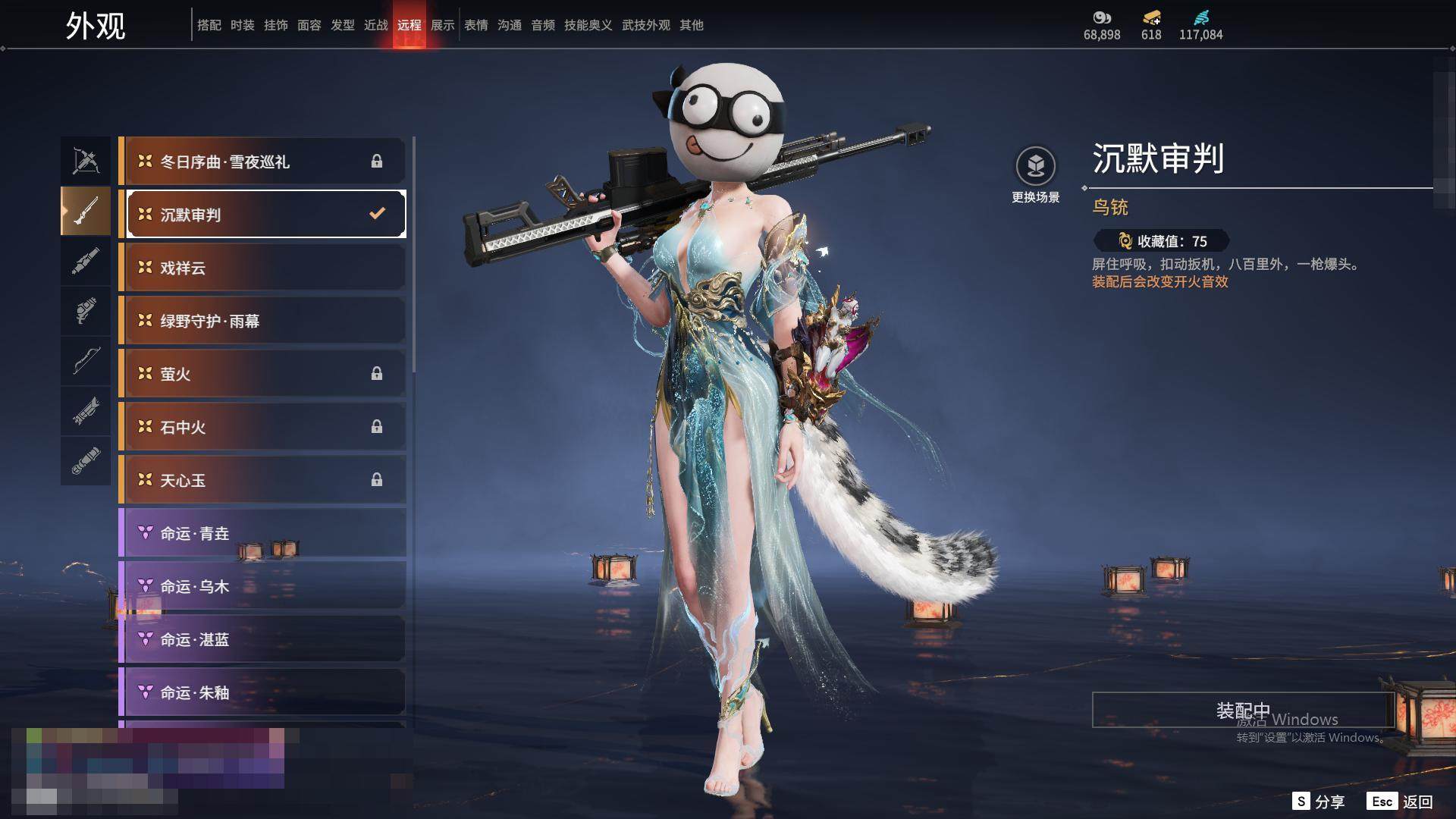This screenshot has width=1456, height=819.
Task: Pick the 绿野守护·雨幕 skin
Action: (262, 321)
